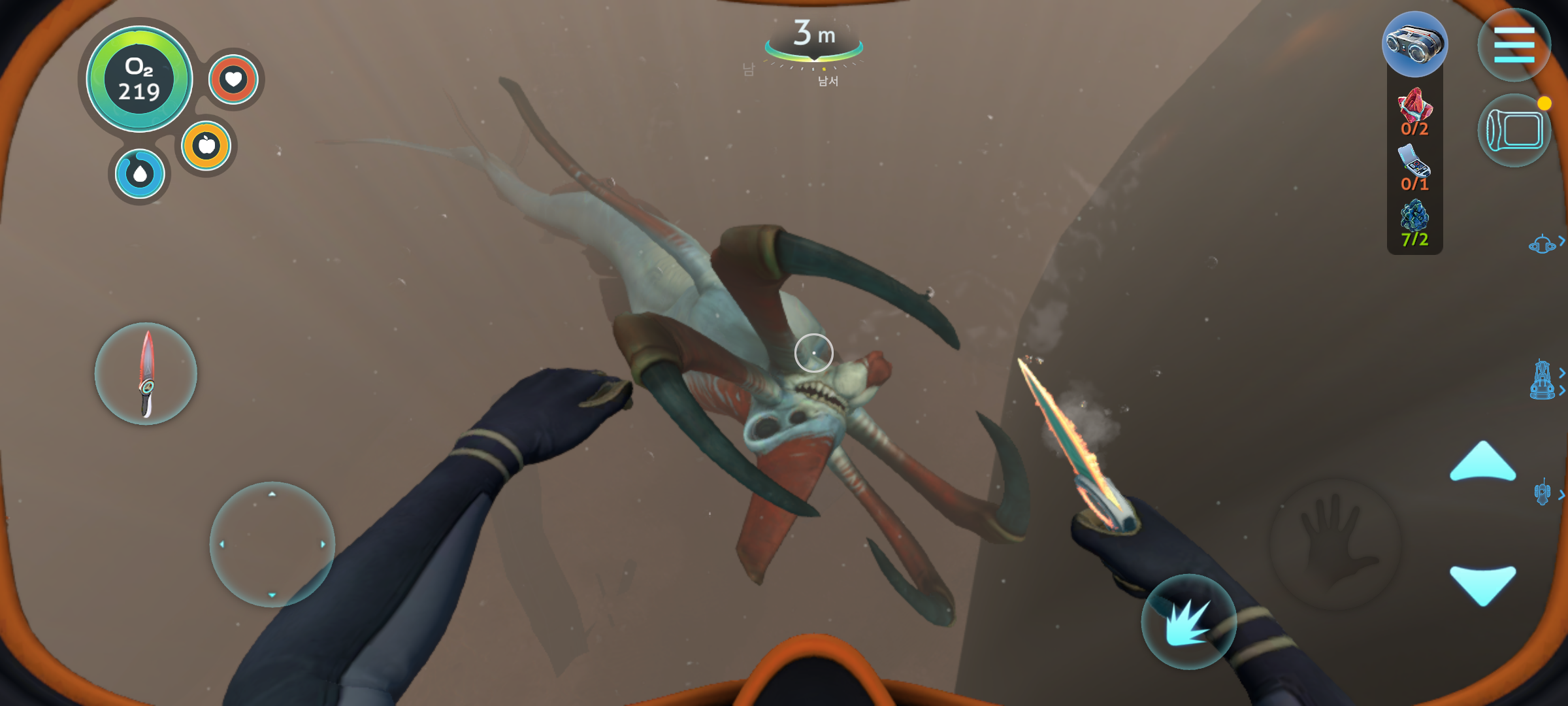Viewport: 1568px width, 706px height.
Task: Tap the heart health indicator
Action: [x=233, y=80]
